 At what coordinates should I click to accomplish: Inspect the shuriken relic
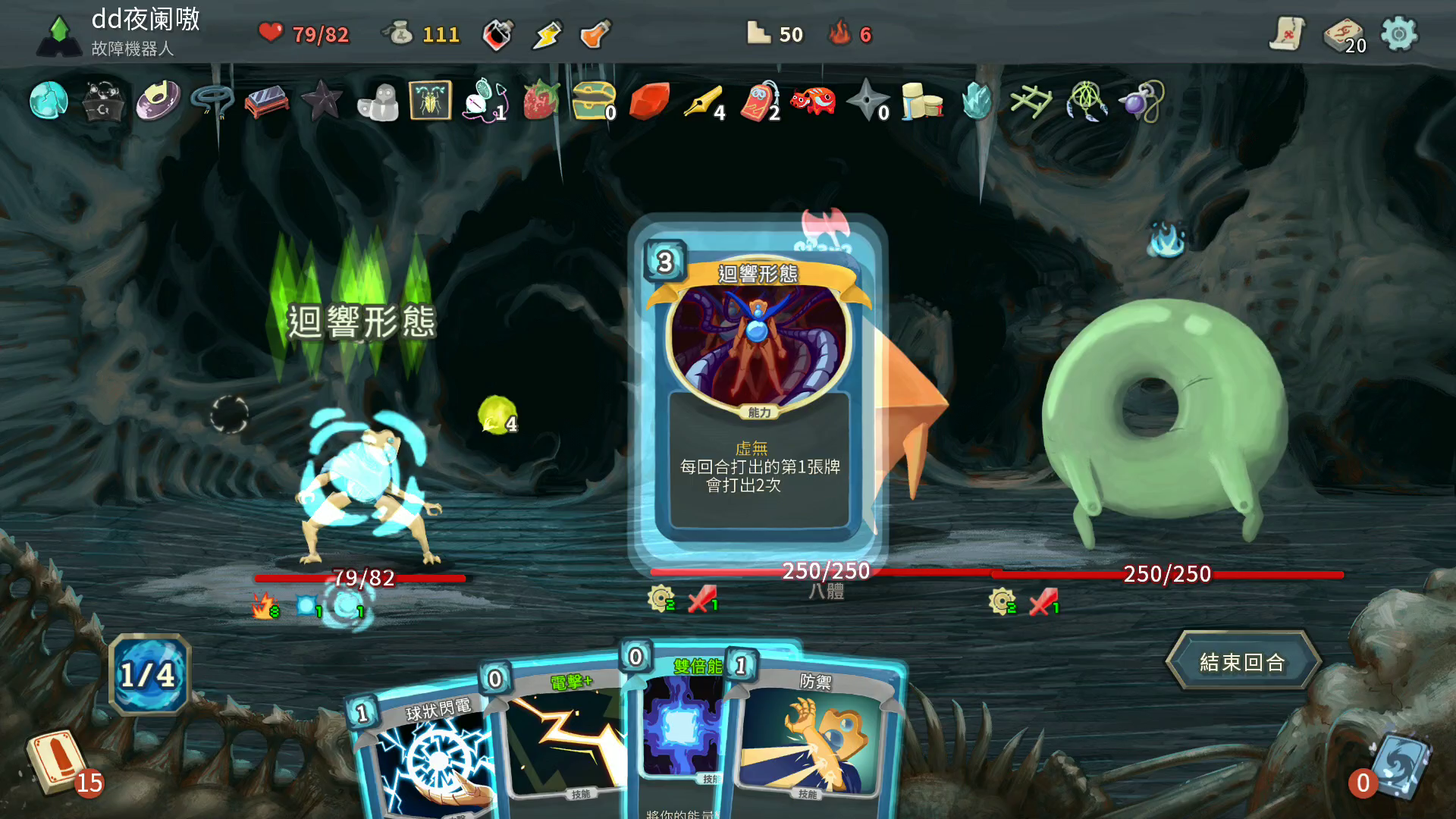867,100
